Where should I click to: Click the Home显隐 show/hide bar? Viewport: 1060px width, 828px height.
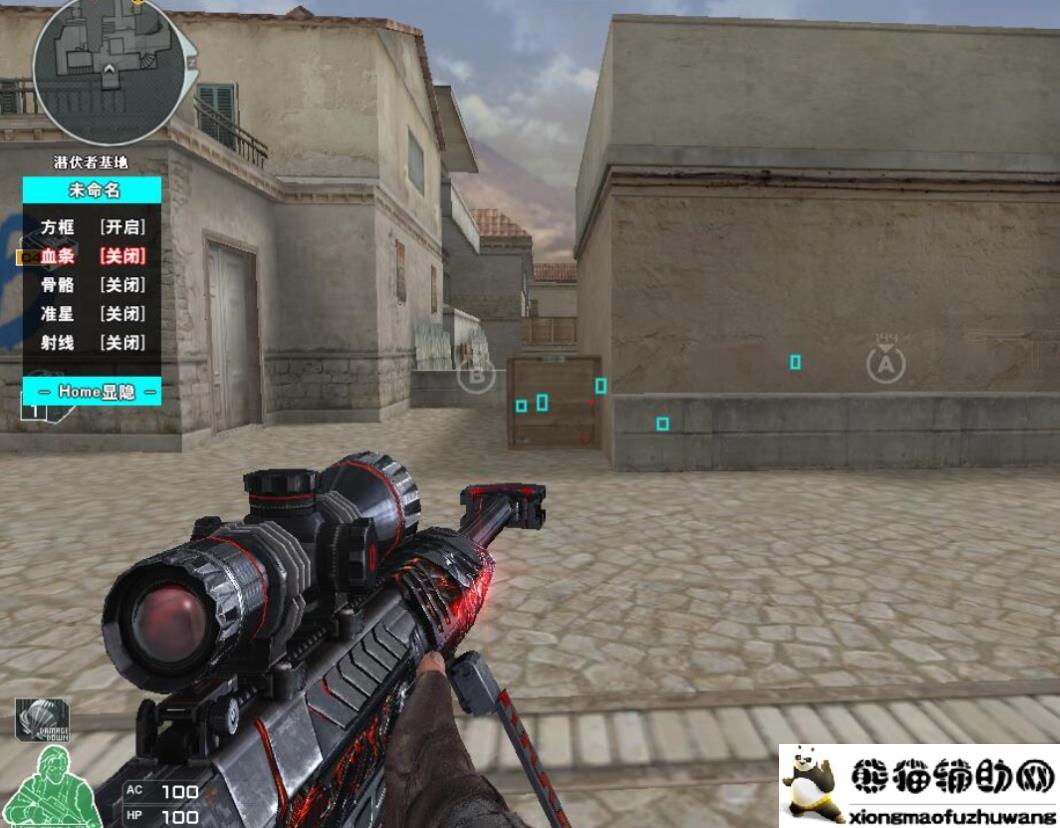(93, 392)
